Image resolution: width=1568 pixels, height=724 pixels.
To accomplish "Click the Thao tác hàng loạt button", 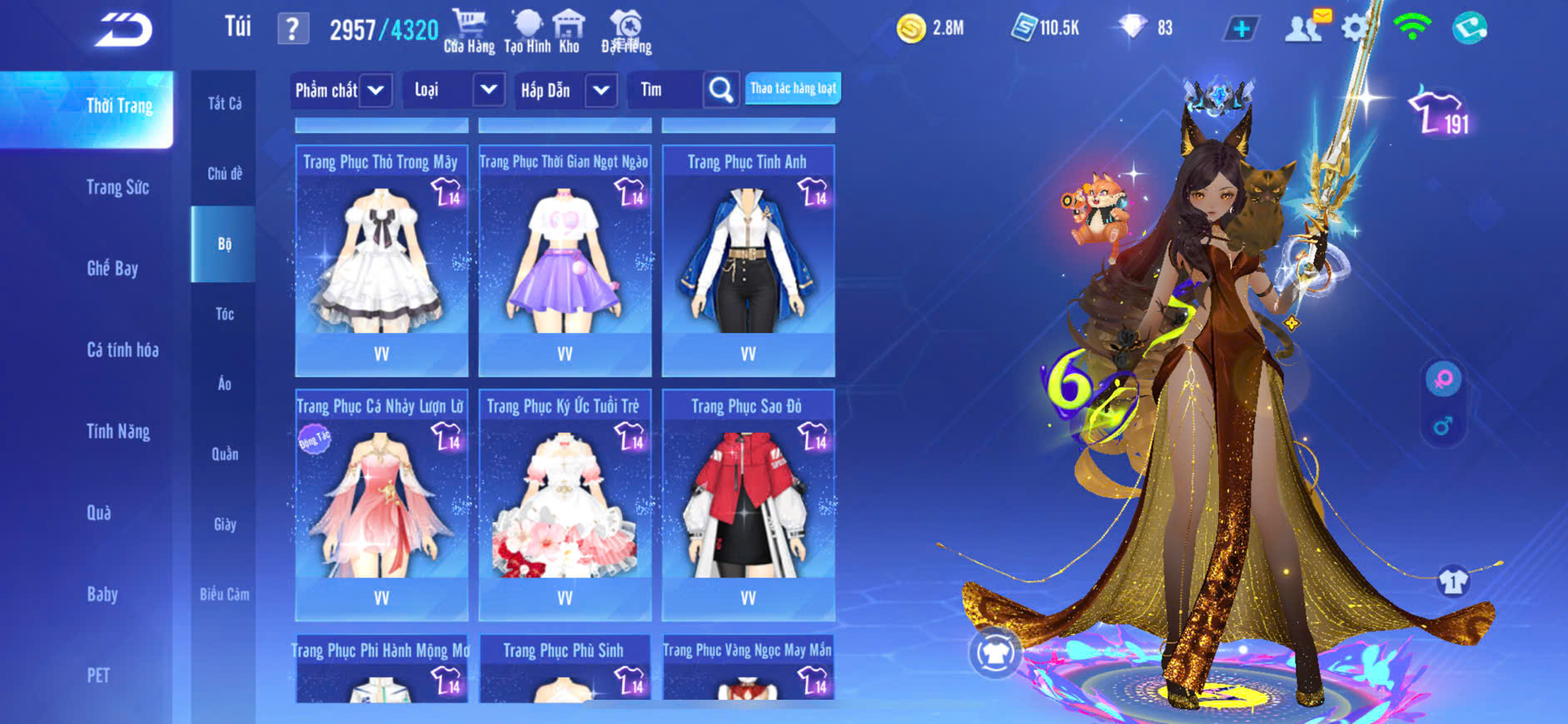I will point(793,88).
